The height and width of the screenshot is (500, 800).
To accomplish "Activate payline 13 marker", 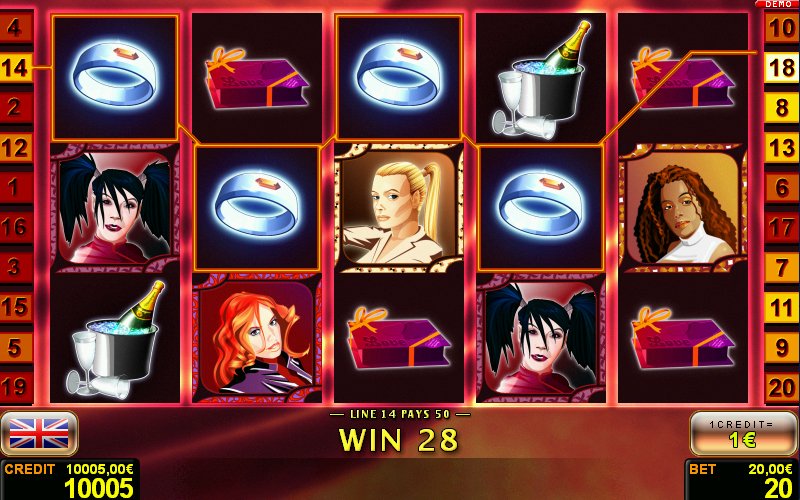I will pyautogui.click(x=780, y=148).
